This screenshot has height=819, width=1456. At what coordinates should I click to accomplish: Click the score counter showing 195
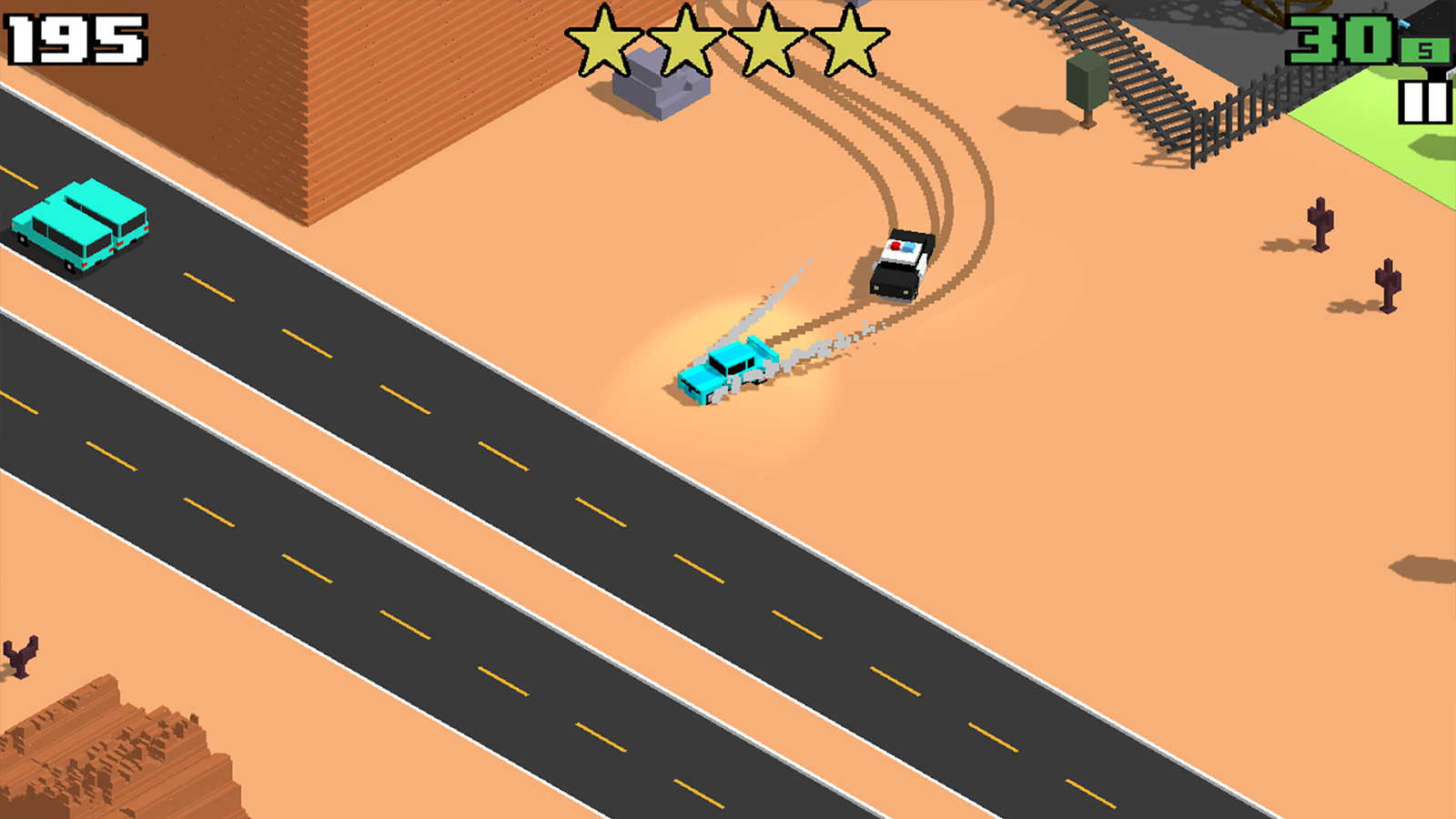[73, 38]
